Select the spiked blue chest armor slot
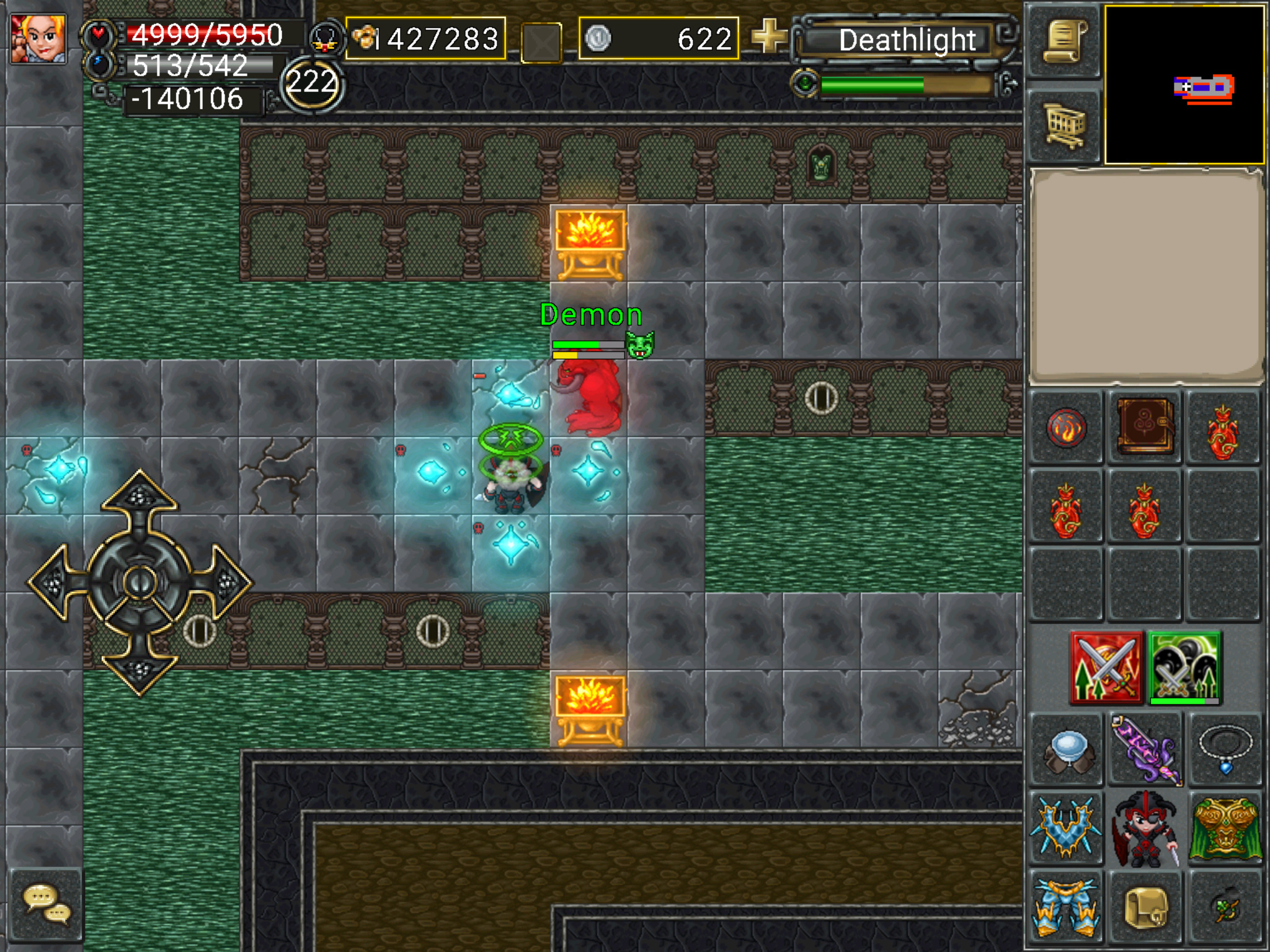The width and height of the screenshot is (1270, 952). pos(1067,829)
